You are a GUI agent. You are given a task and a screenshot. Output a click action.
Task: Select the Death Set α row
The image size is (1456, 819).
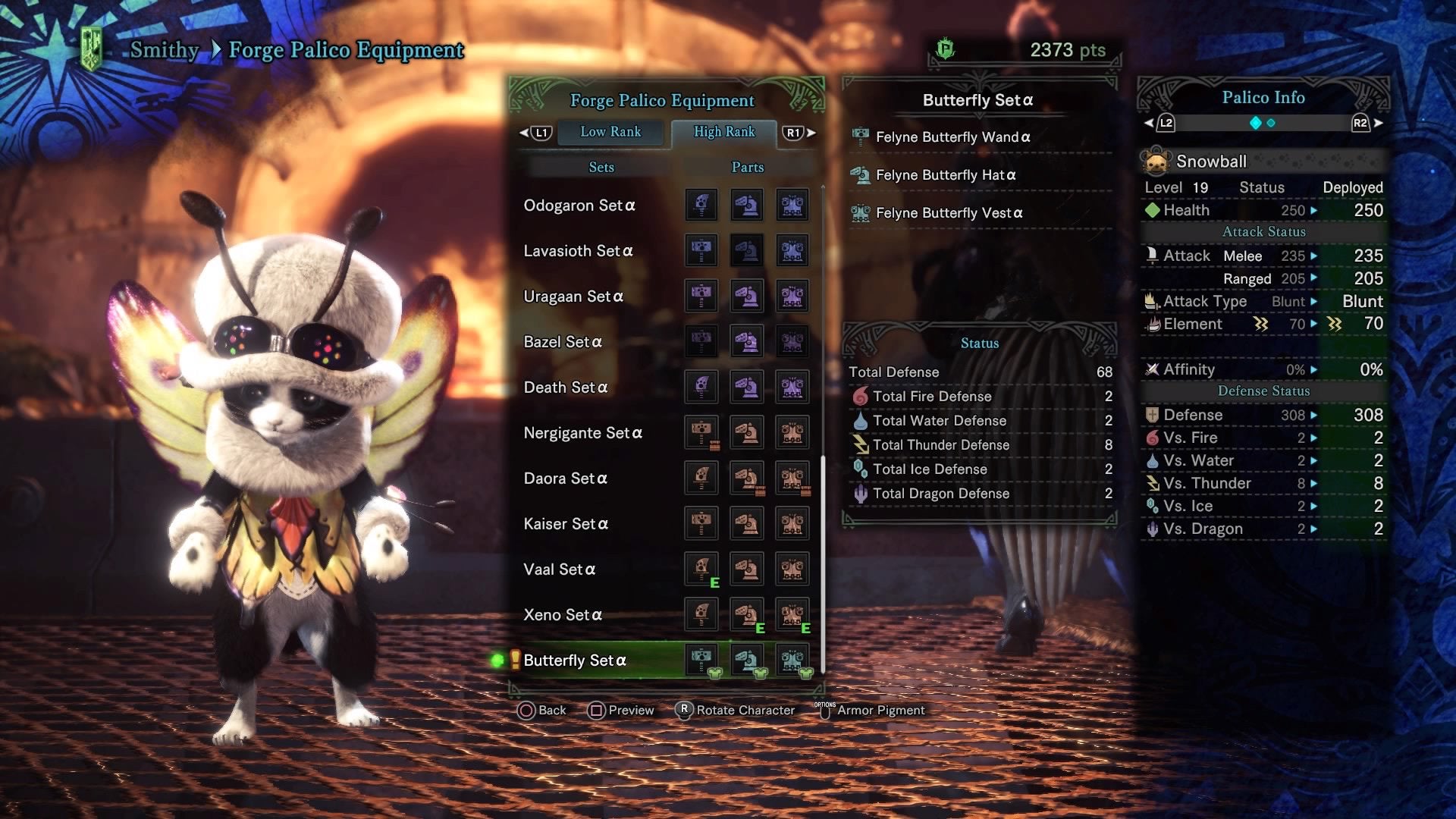click(566, 388)
